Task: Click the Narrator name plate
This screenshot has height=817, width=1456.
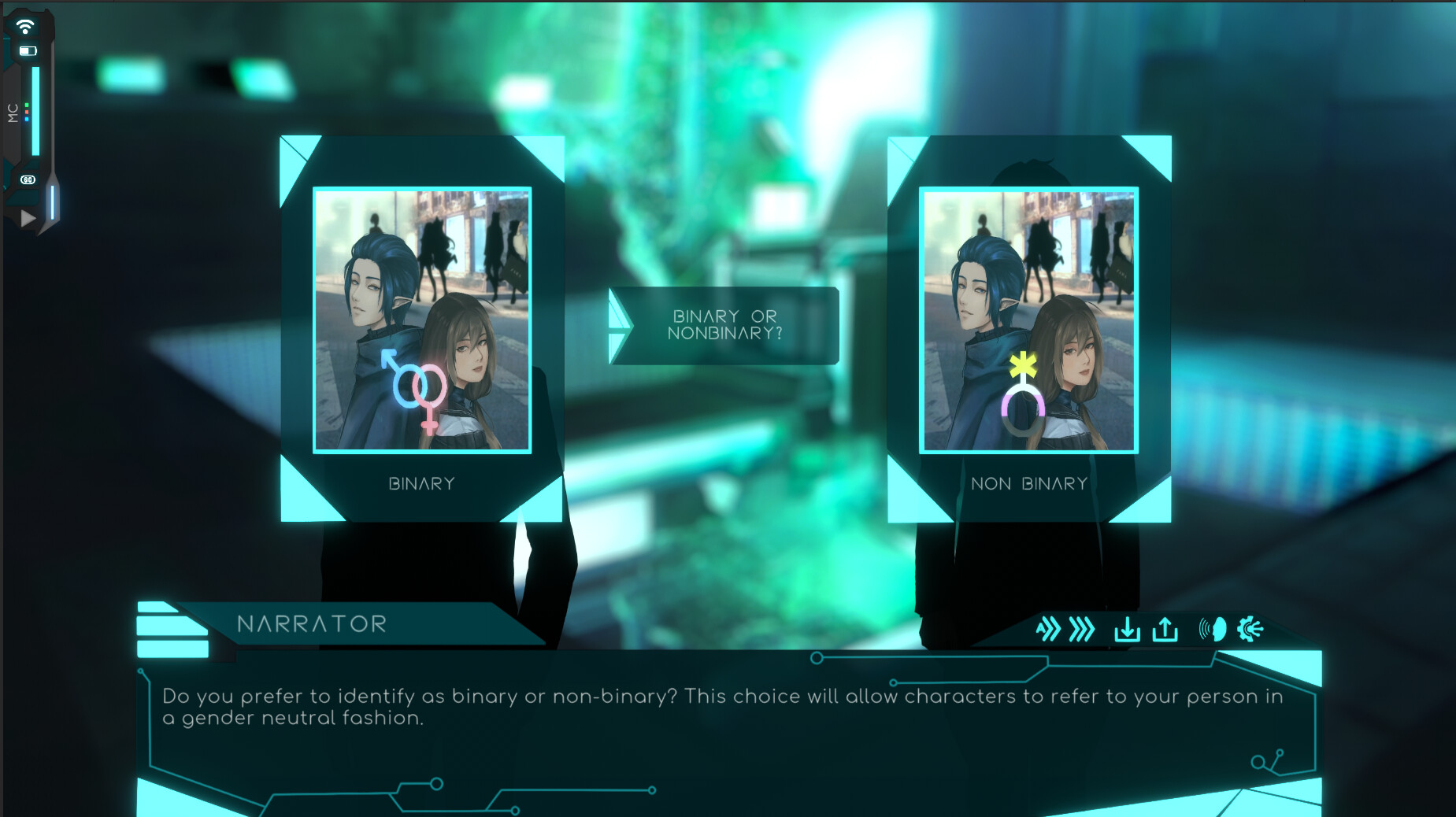Action: [x=312, y=623]
